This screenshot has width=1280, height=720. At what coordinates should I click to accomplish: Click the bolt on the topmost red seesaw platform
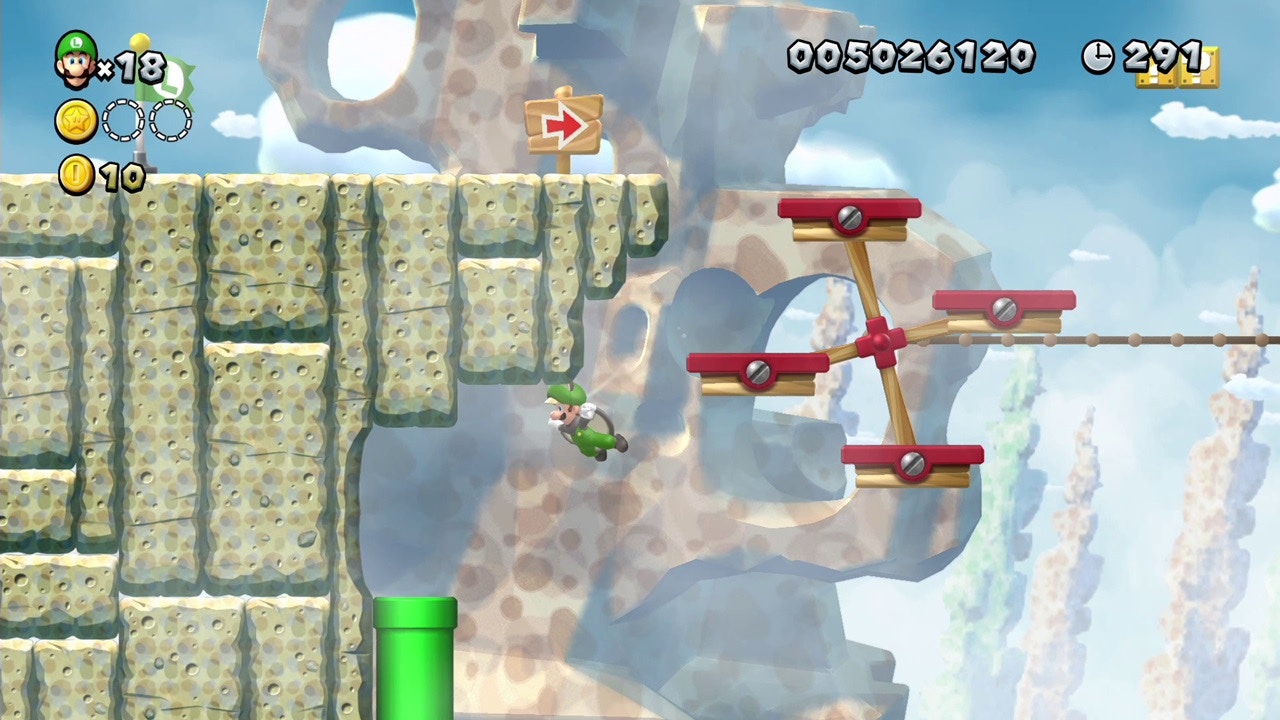848,218
